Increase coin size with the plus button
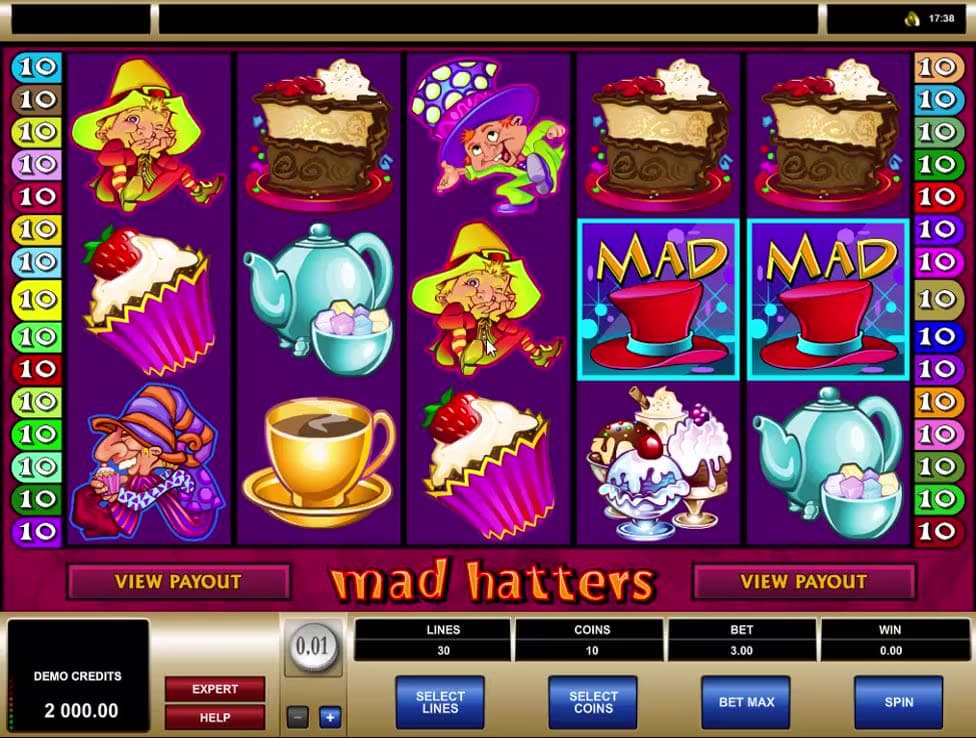976x738 pixels. click(330, 716)
